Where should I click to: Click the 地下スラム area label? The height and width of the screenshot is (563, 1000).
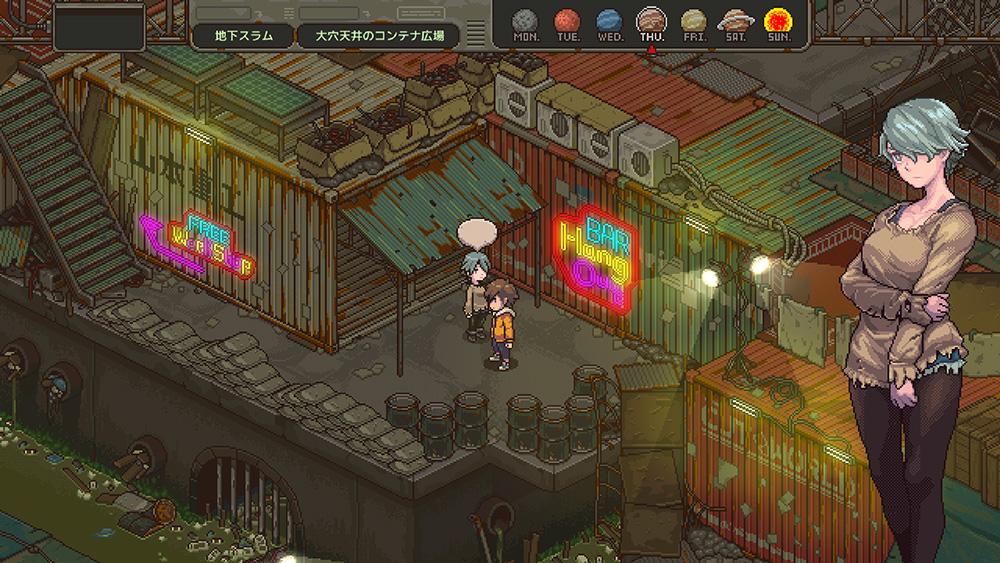point(244,35)
